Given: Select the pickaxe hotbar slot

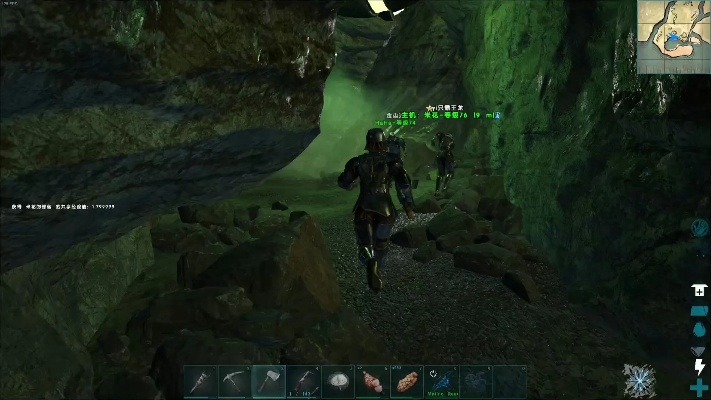Looking at the screenshot, I should pyautogui.click(x=235, y=381).
